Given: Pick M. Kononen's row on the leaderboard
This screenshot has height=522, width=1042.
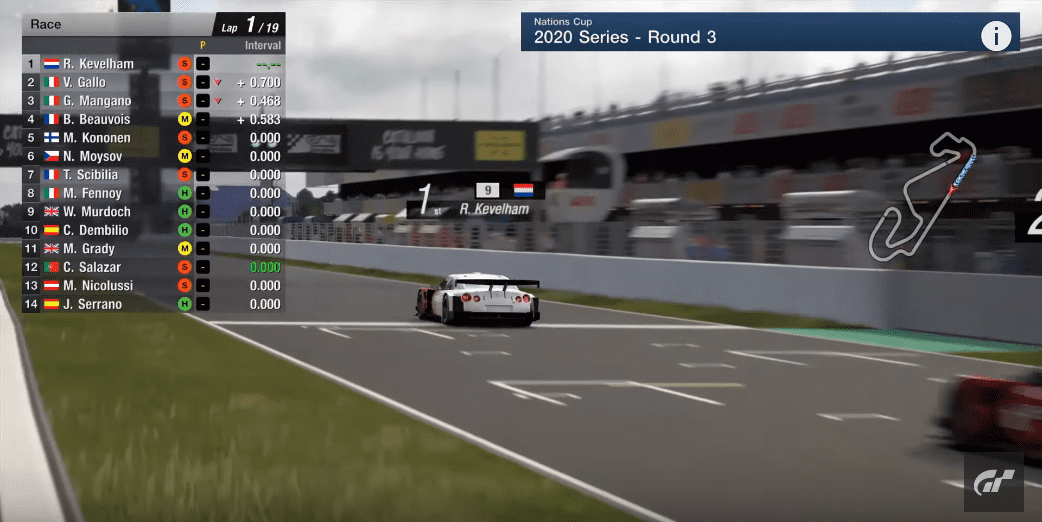Looking at the screenshot, I should pyautogui.click(x=96, y=138).
